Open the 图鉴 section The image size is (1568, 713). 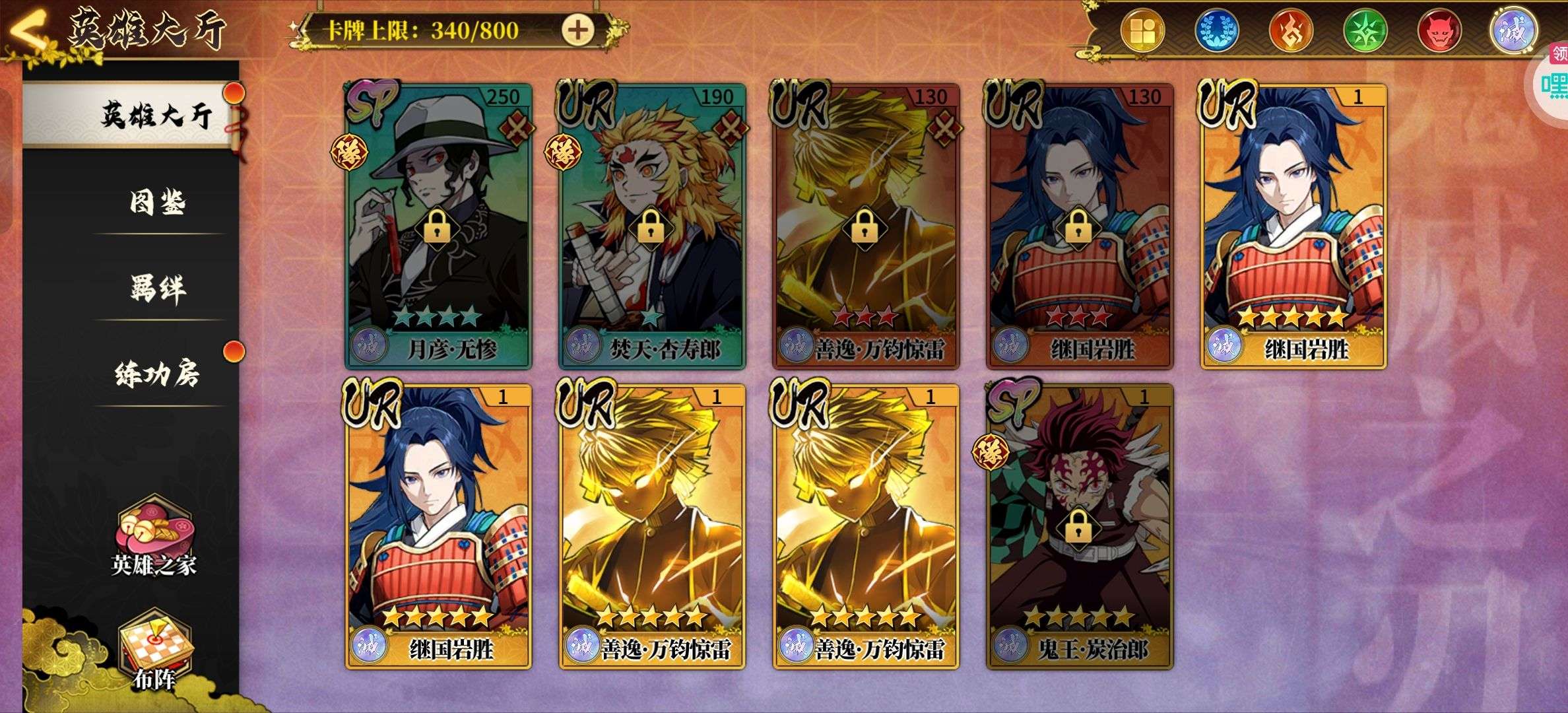(x=157, y=202)
